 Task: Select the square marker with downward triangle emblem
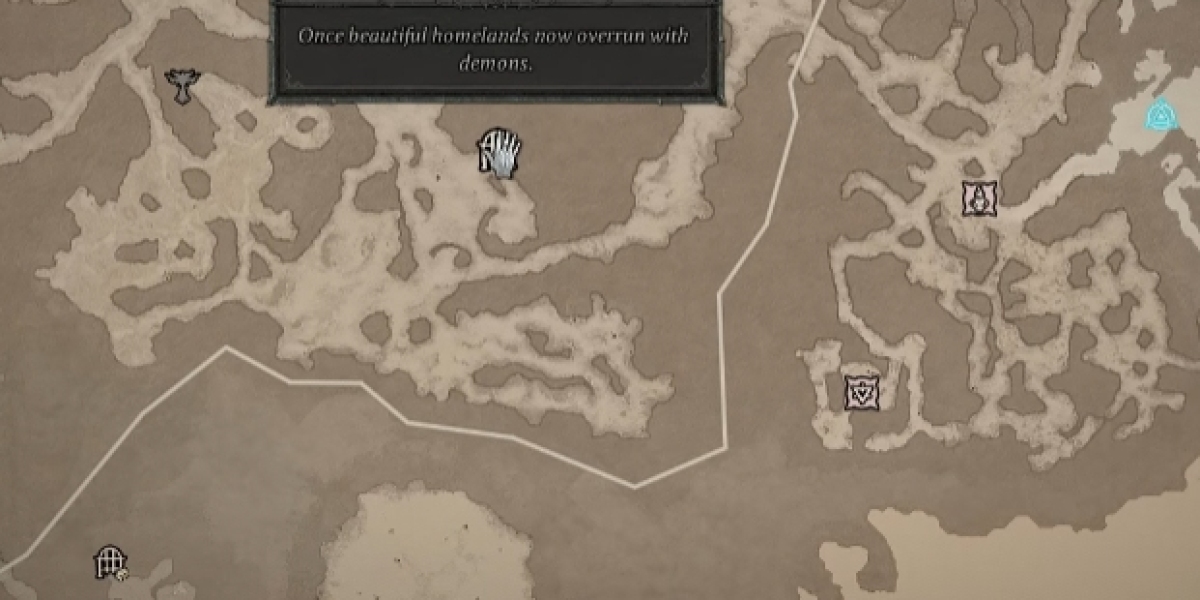tap(861, 393)
